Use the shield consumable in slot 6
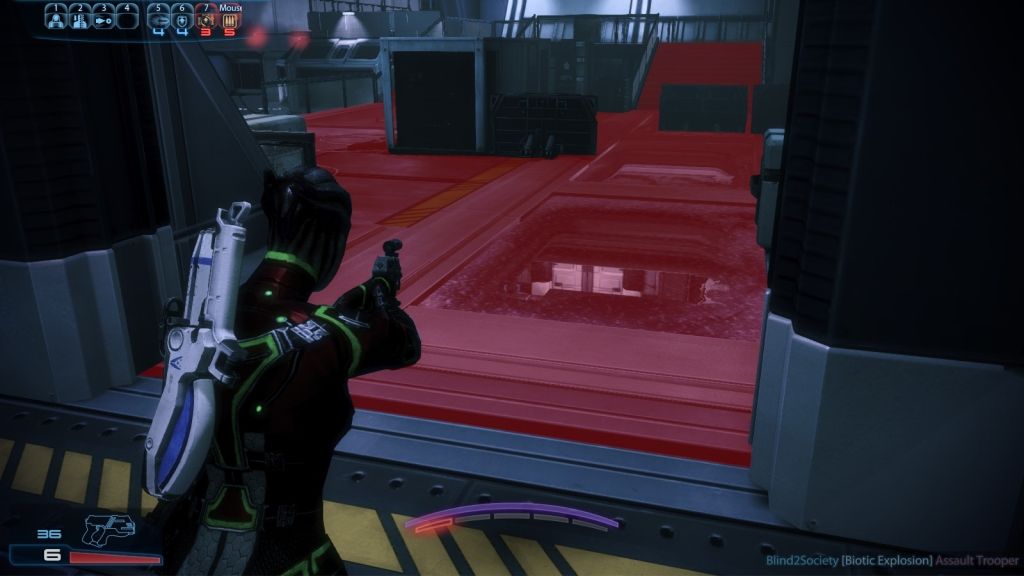The height and width of the screenshot is (576, 1024). point(183,20)
